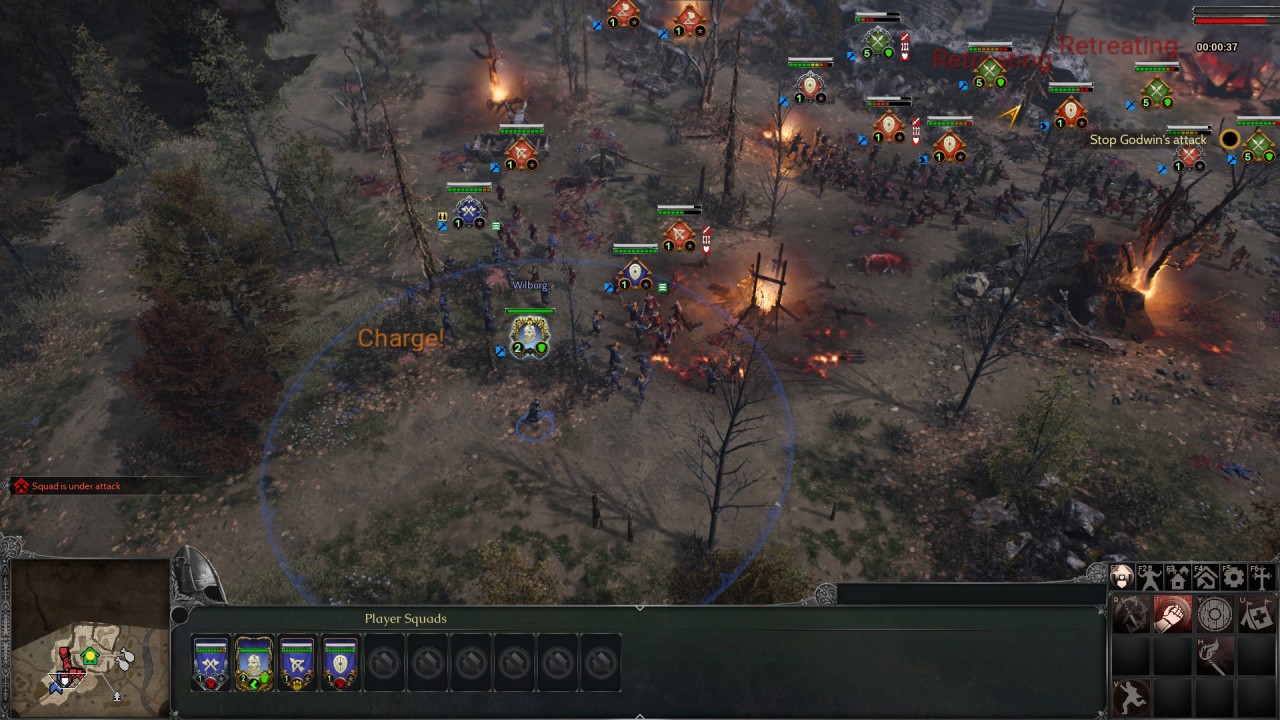The image size is (1280, 720).
Task: Select the Wilburg hero squad card
Action: 254,664
